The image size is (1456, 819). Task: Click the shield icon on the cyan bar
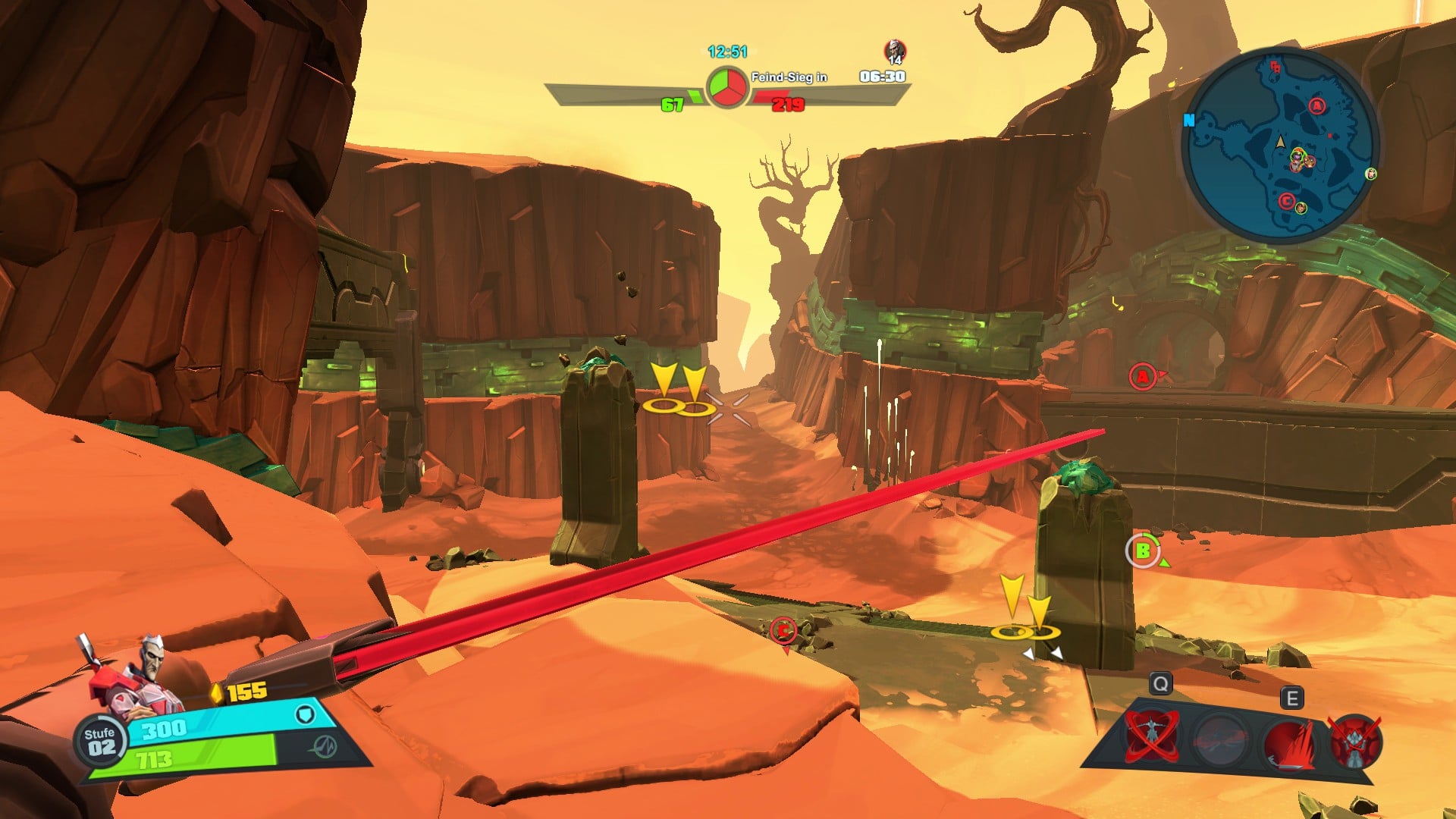[x=305, y=714]
